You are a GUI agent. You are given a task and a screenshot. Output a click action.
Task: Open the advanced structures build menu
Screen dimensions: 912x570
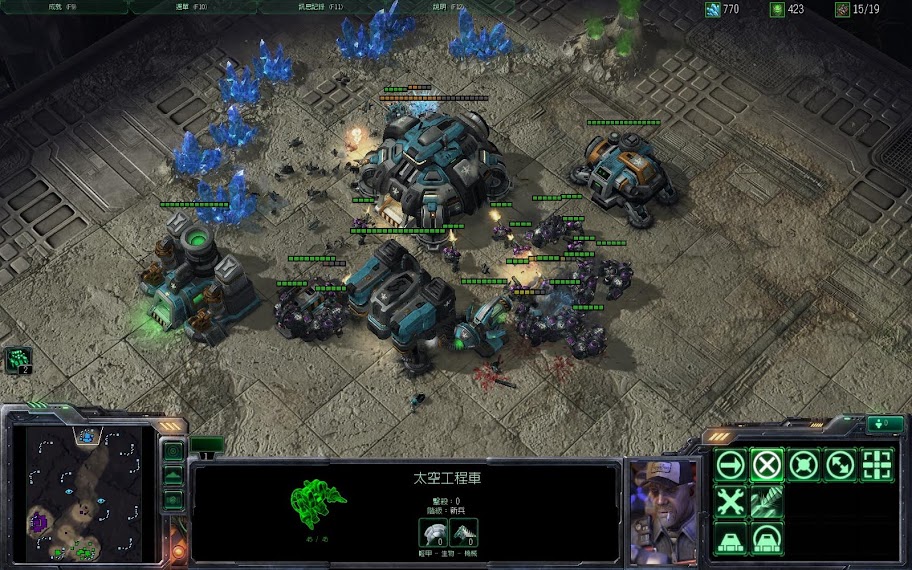pyautogui.click(x=767, y=538)
